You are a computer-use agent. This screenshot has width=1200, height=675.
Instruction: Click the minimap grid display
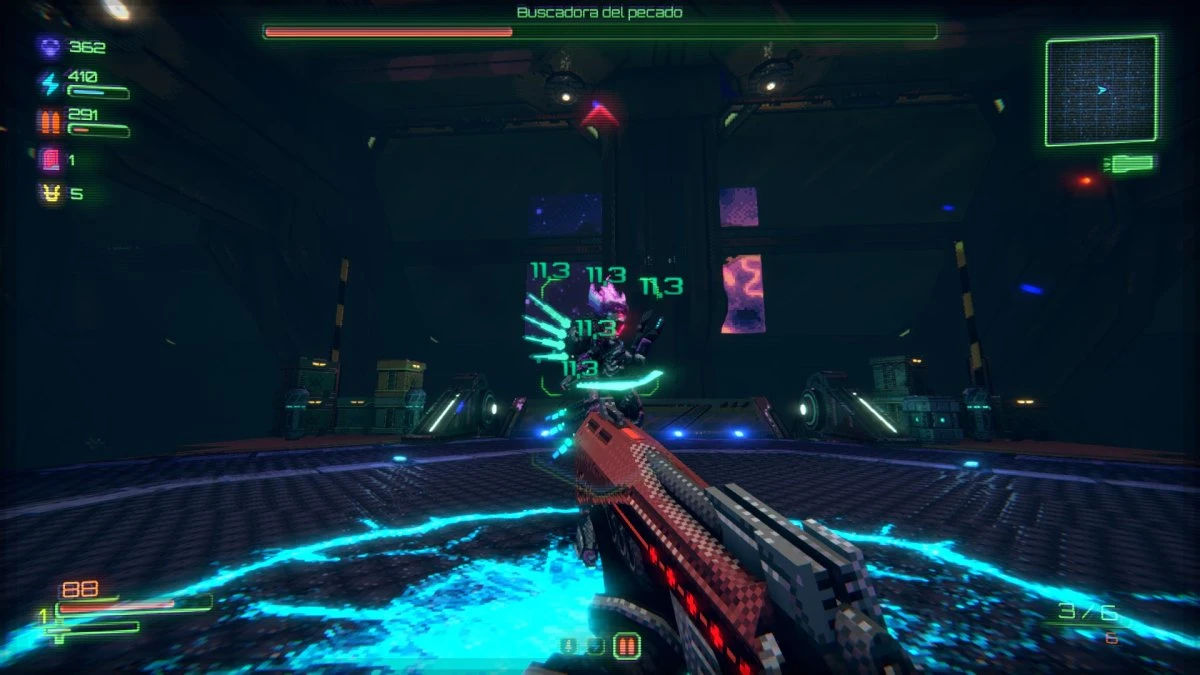[1101, 90]
